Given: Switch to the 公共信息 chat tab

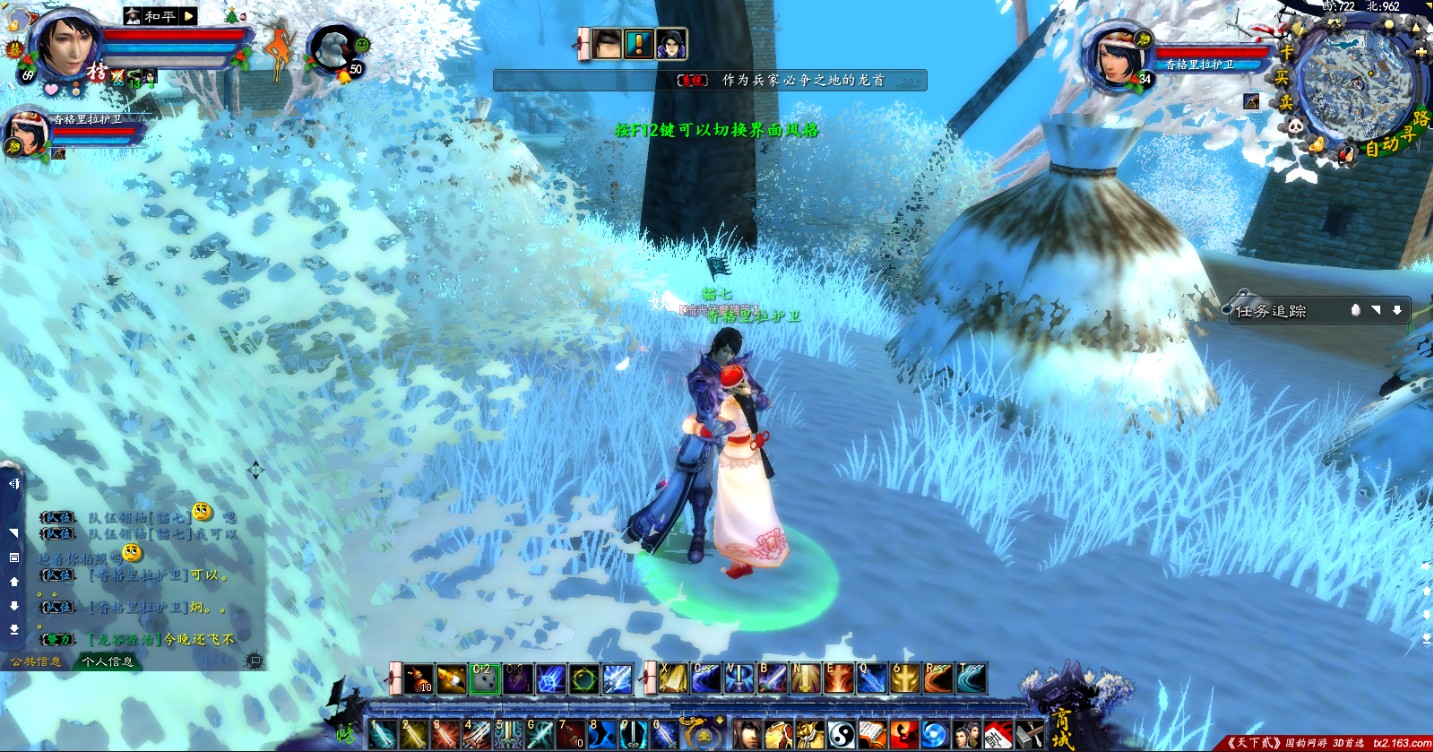Looking at the screenshot, I should coord(36,661).
